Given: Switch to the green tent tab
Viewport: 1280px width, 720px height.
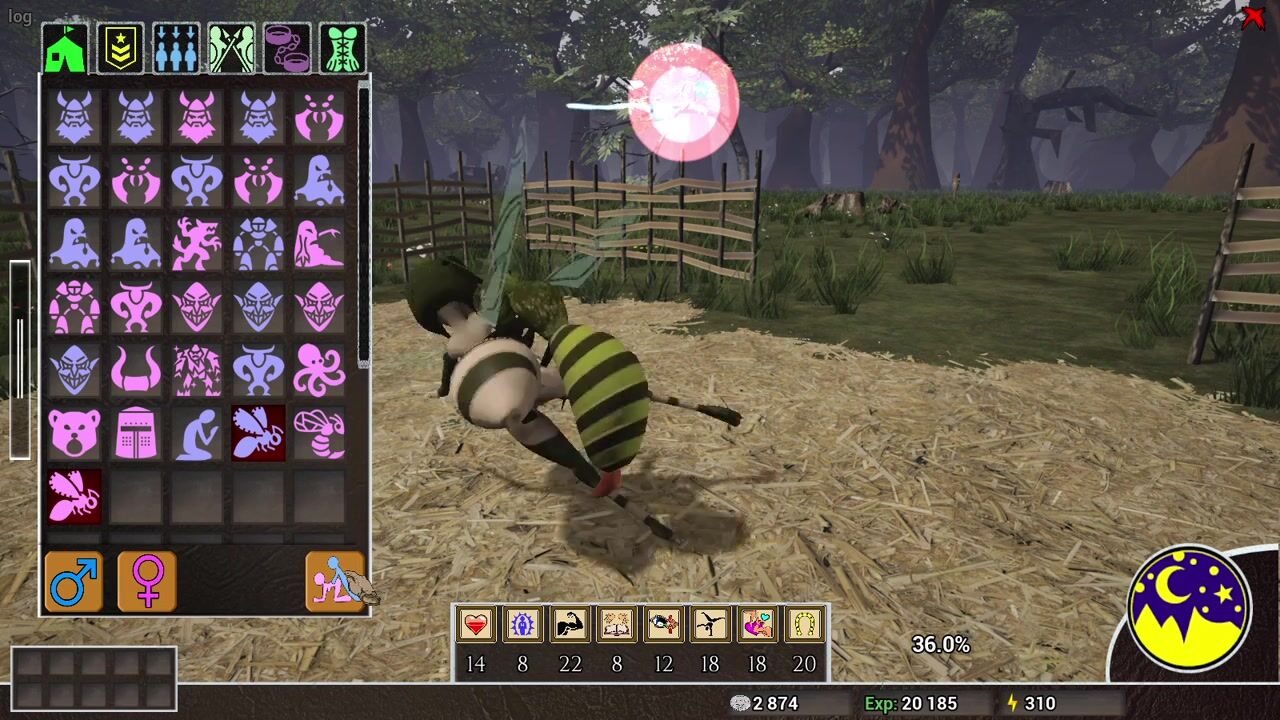Looking at the screenshot, I should pyautogui.click(x=65, y=48).
